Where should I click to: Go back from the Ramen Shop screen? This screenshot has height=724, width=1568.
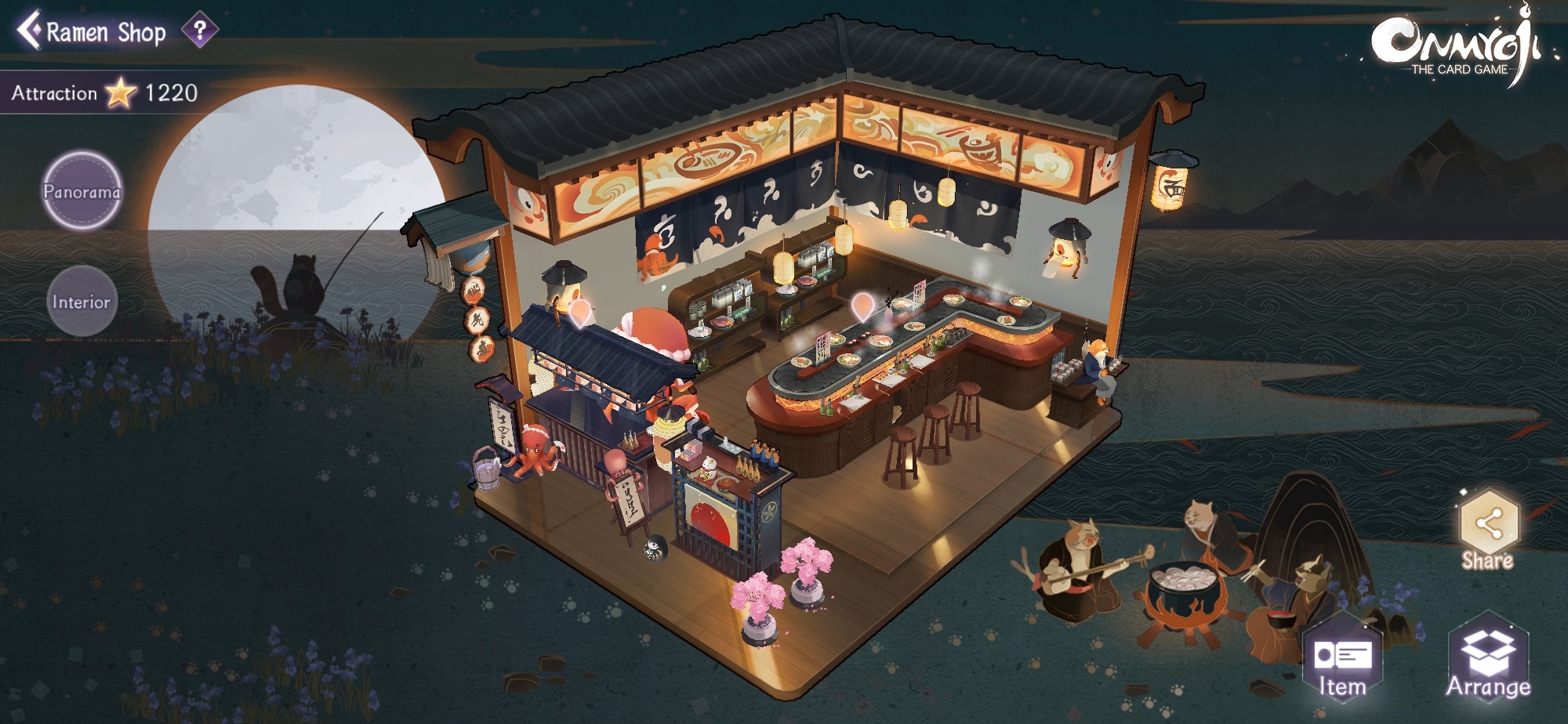click(30, 31)
